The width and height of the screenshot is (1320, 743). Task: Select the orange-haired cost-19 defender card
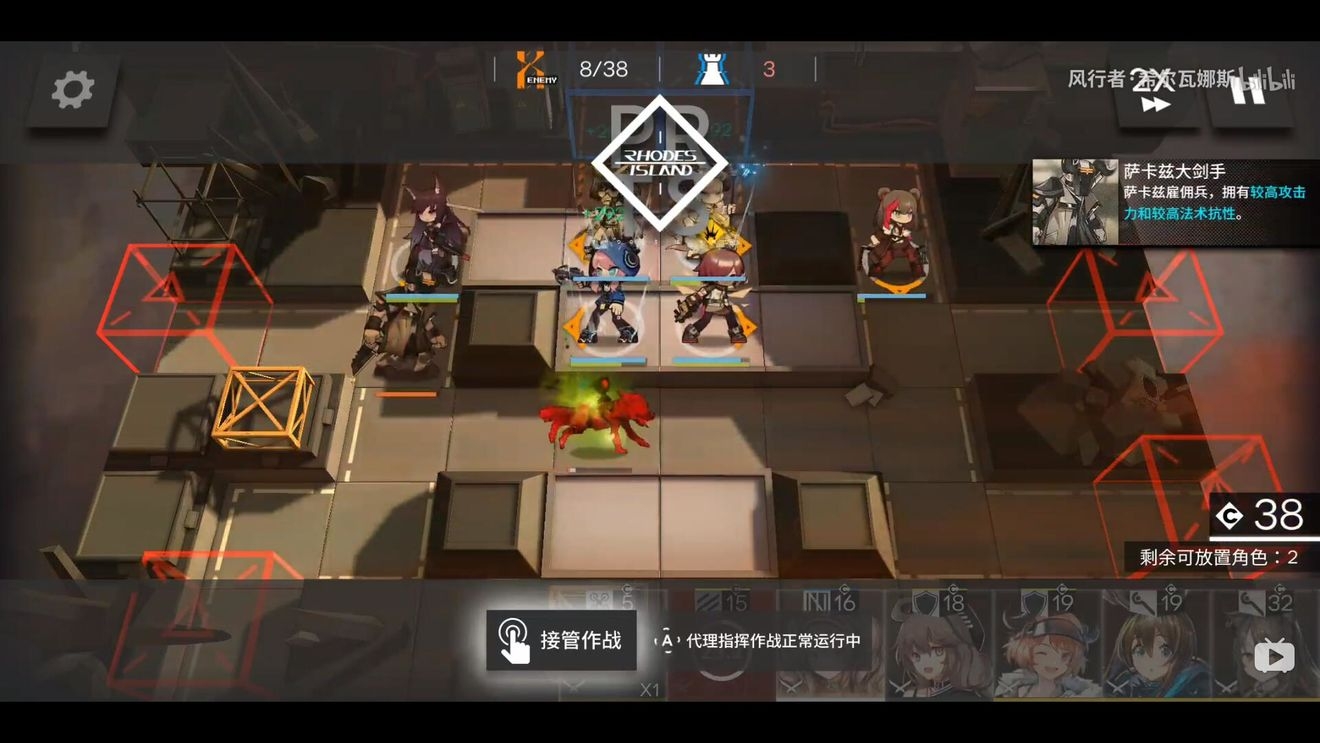1046,645
